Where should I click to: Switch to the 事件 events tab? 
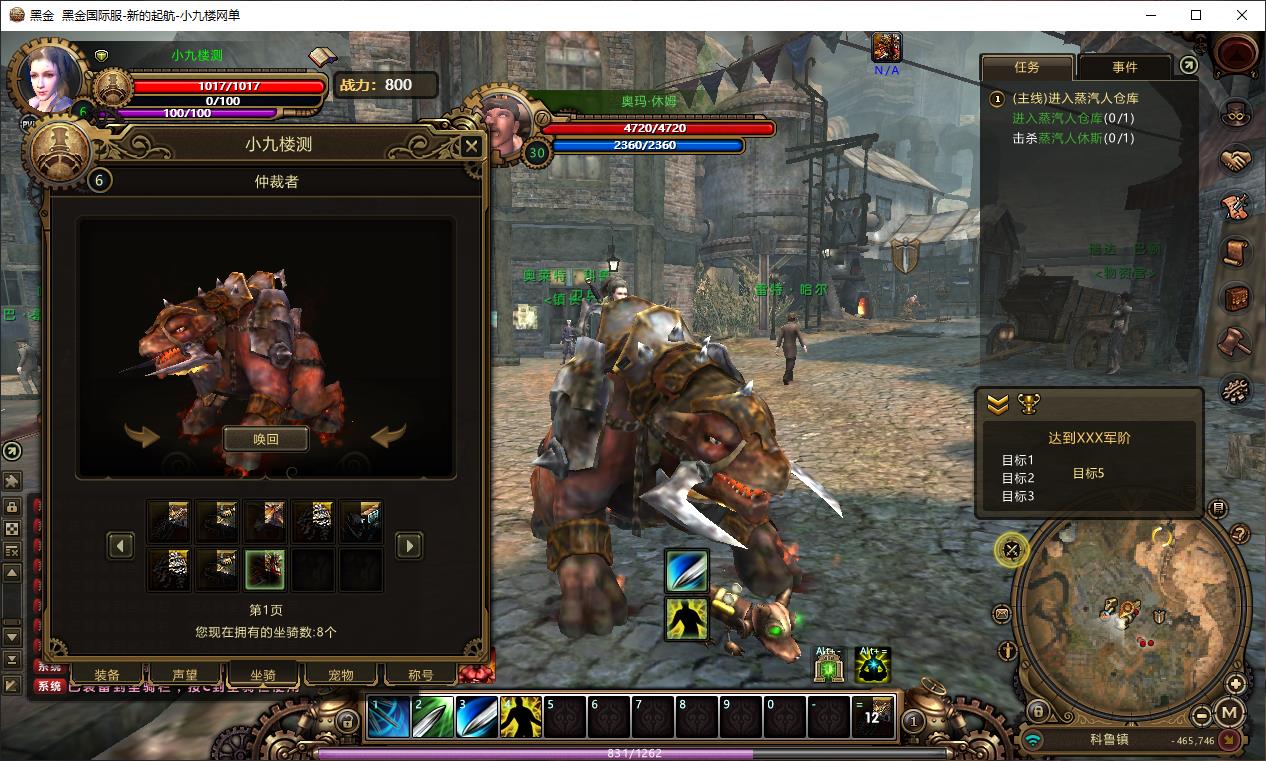[x=1124, y=67]
